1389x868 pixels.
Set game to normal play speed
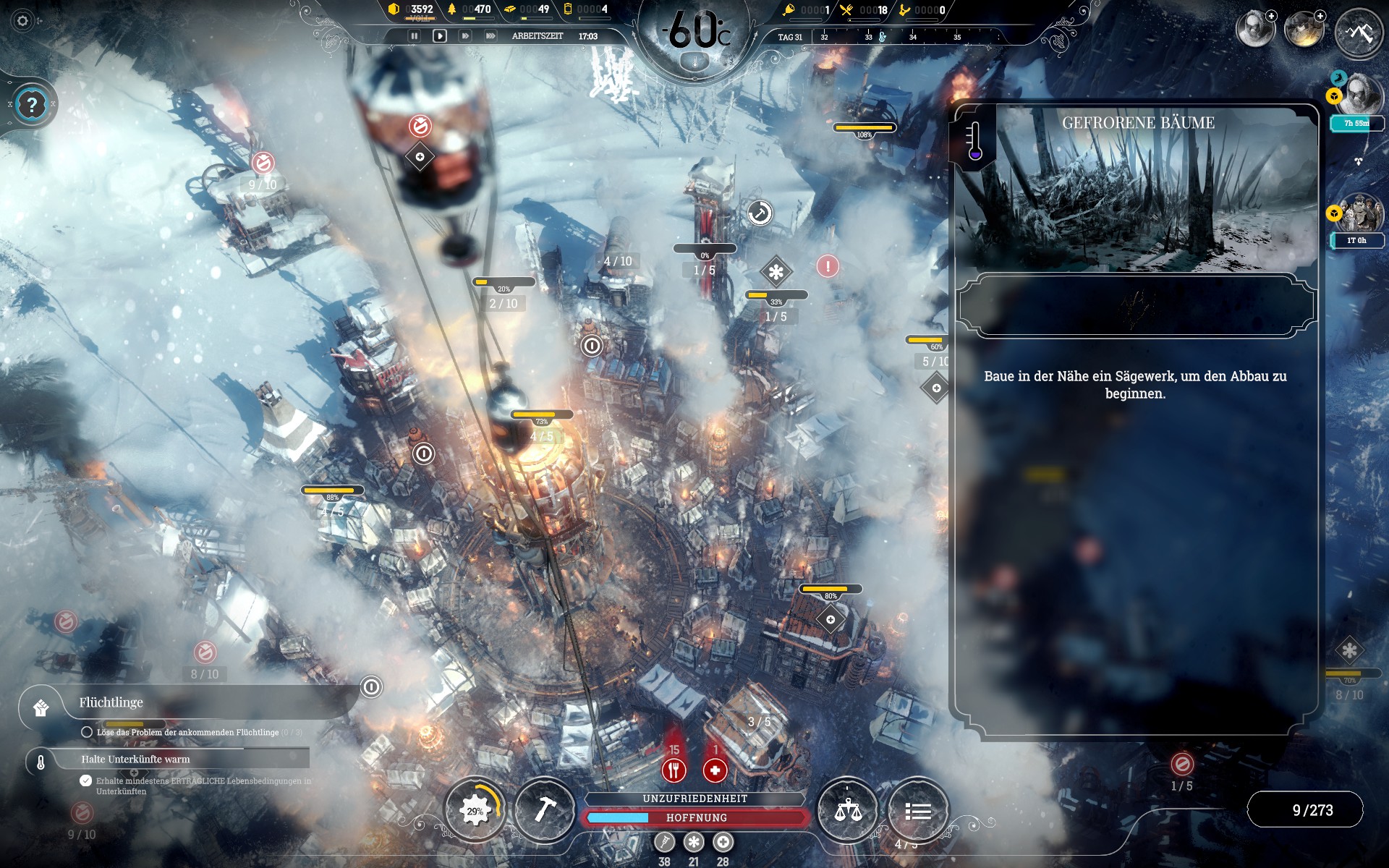point(439,35)
